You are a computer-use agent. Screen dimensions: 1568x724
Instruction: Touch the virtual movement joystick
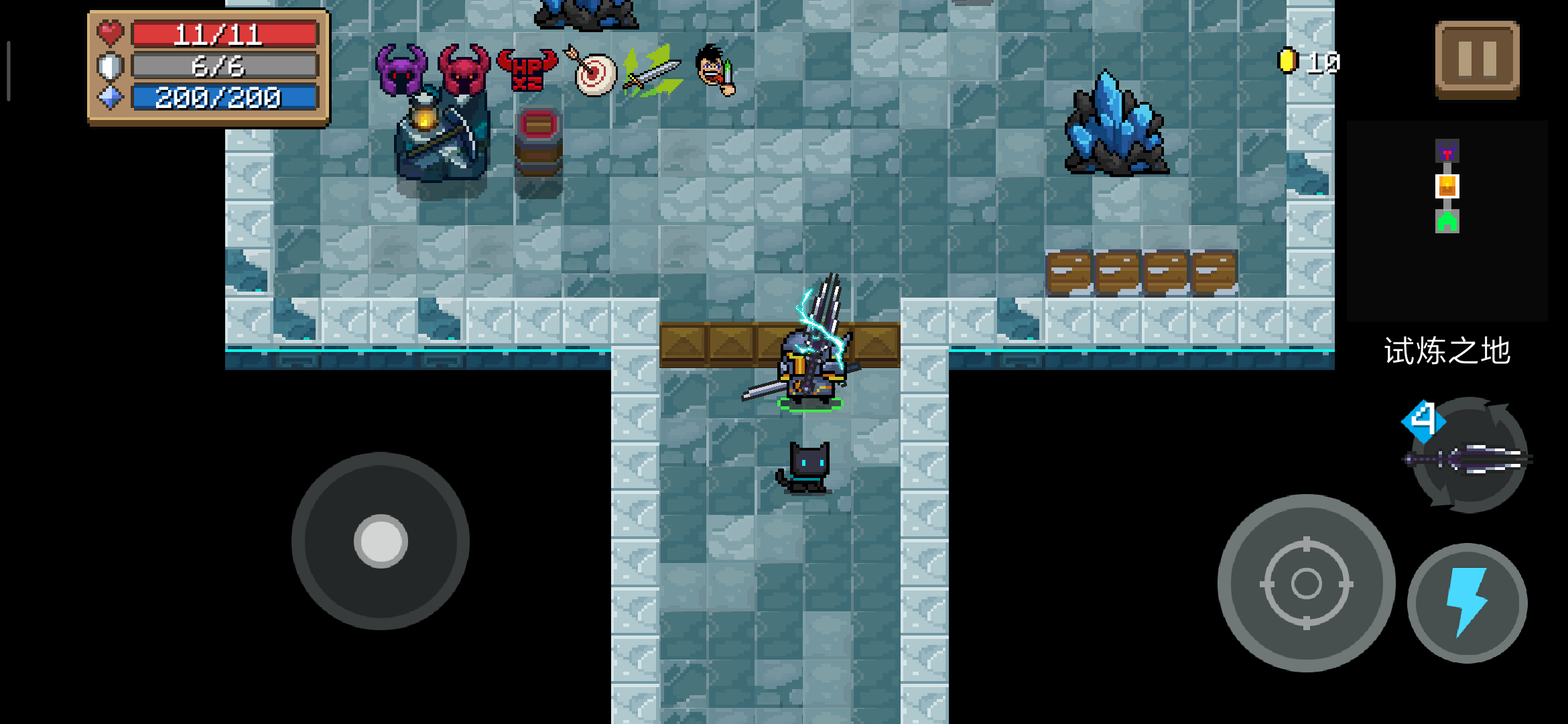tap(381, 540)
